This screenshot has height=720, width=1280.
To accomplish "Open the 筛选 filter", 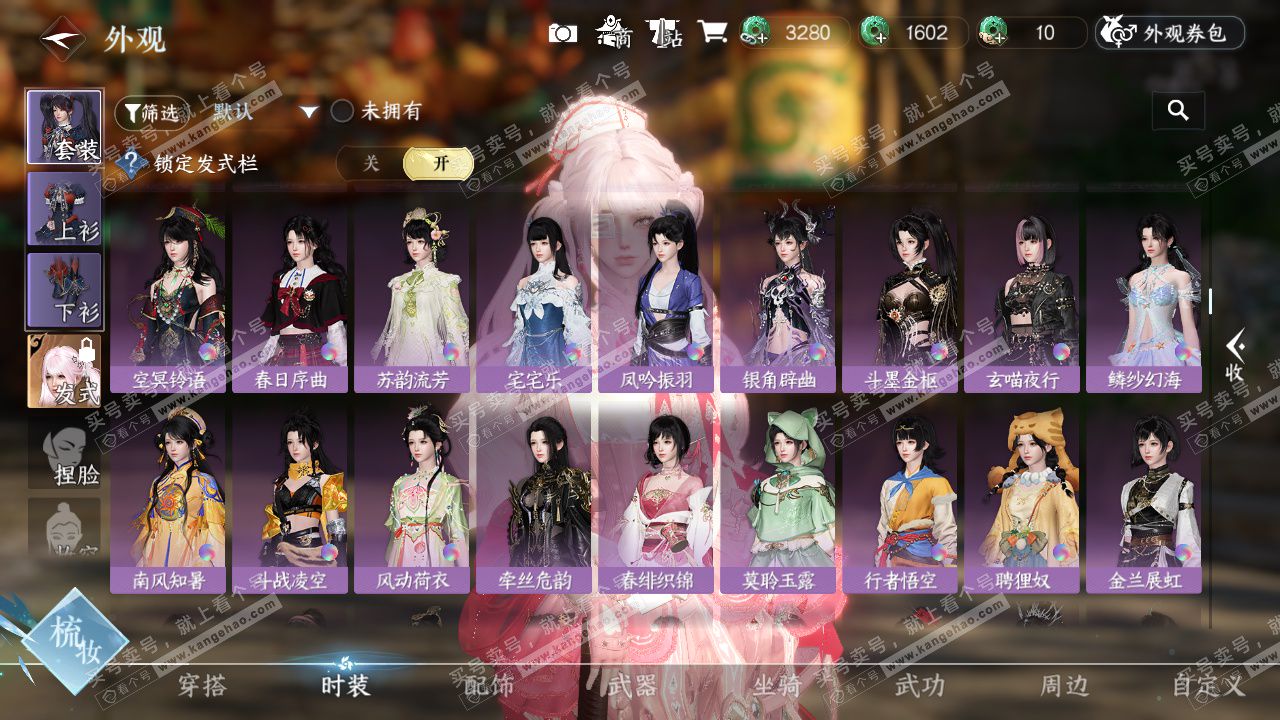I will (x=150, y=112).
